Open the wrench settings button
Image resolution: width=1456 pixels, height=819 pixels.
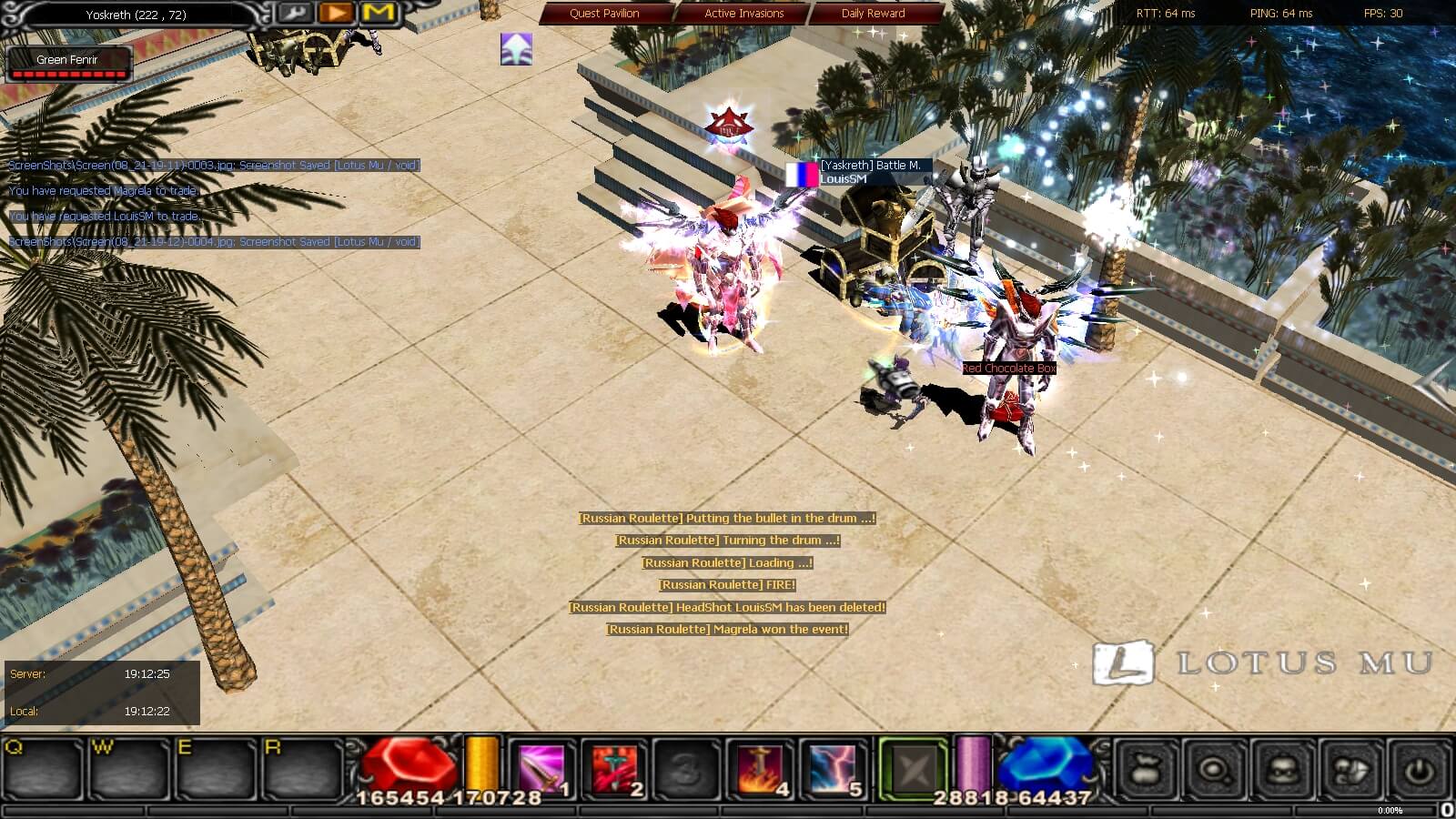click(292, 14)
